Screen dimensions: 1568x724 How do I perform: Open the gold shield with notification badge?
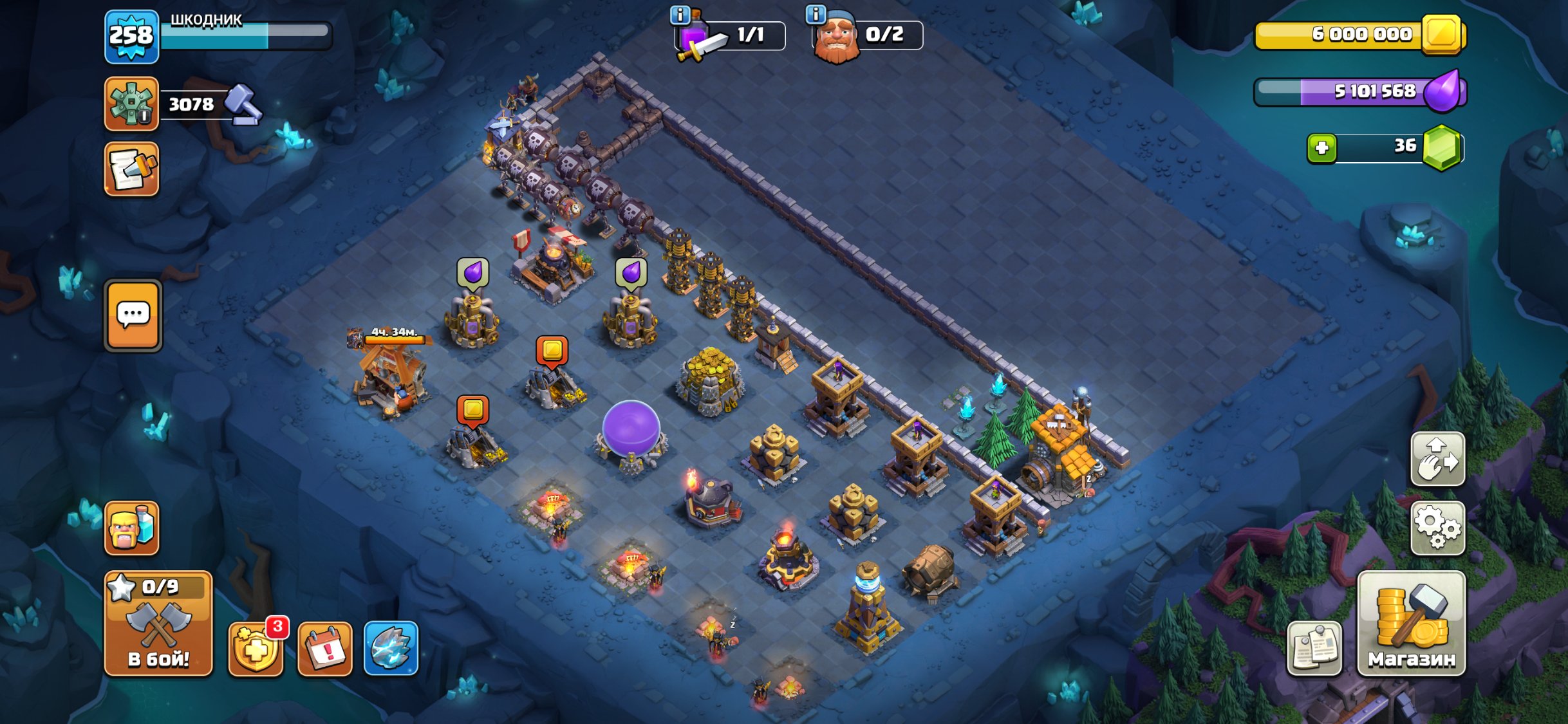256,649
